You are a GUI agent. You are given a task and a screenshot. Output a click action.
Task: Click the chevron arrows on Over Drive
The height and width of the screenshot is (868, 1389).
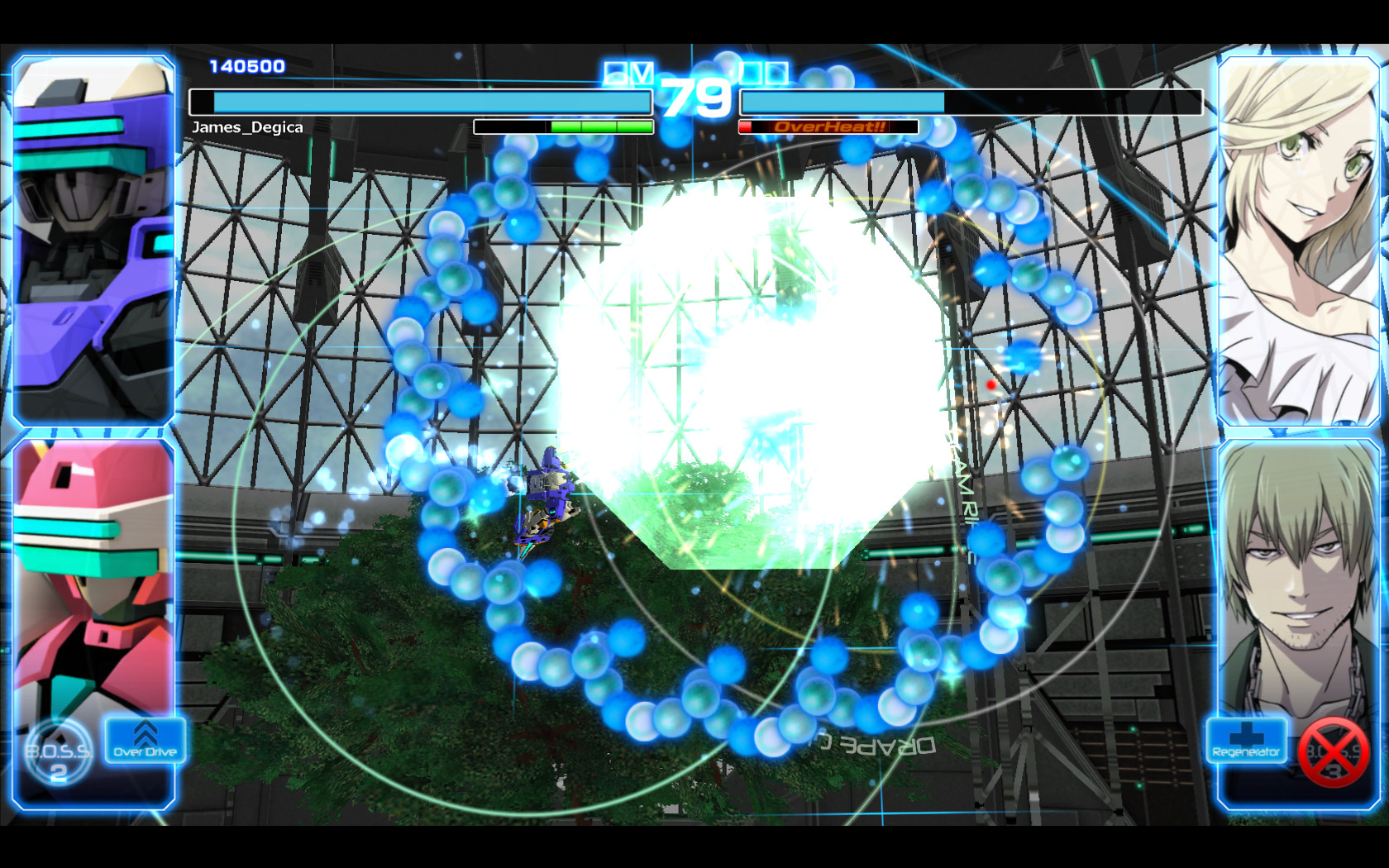145,732
